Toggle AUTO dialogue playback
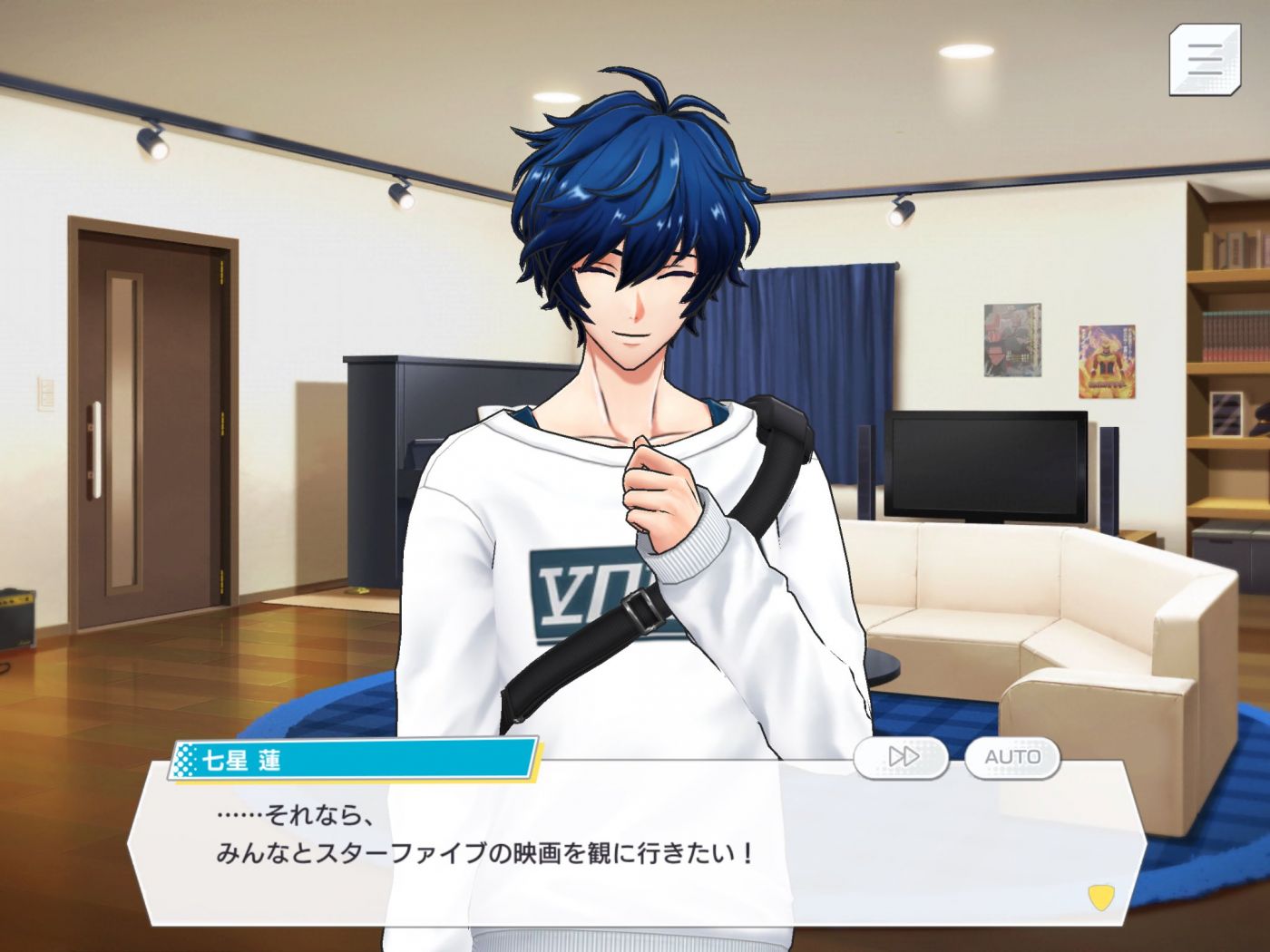The width and height of the screenshot is (1270, 952). tap(1012, 756)
